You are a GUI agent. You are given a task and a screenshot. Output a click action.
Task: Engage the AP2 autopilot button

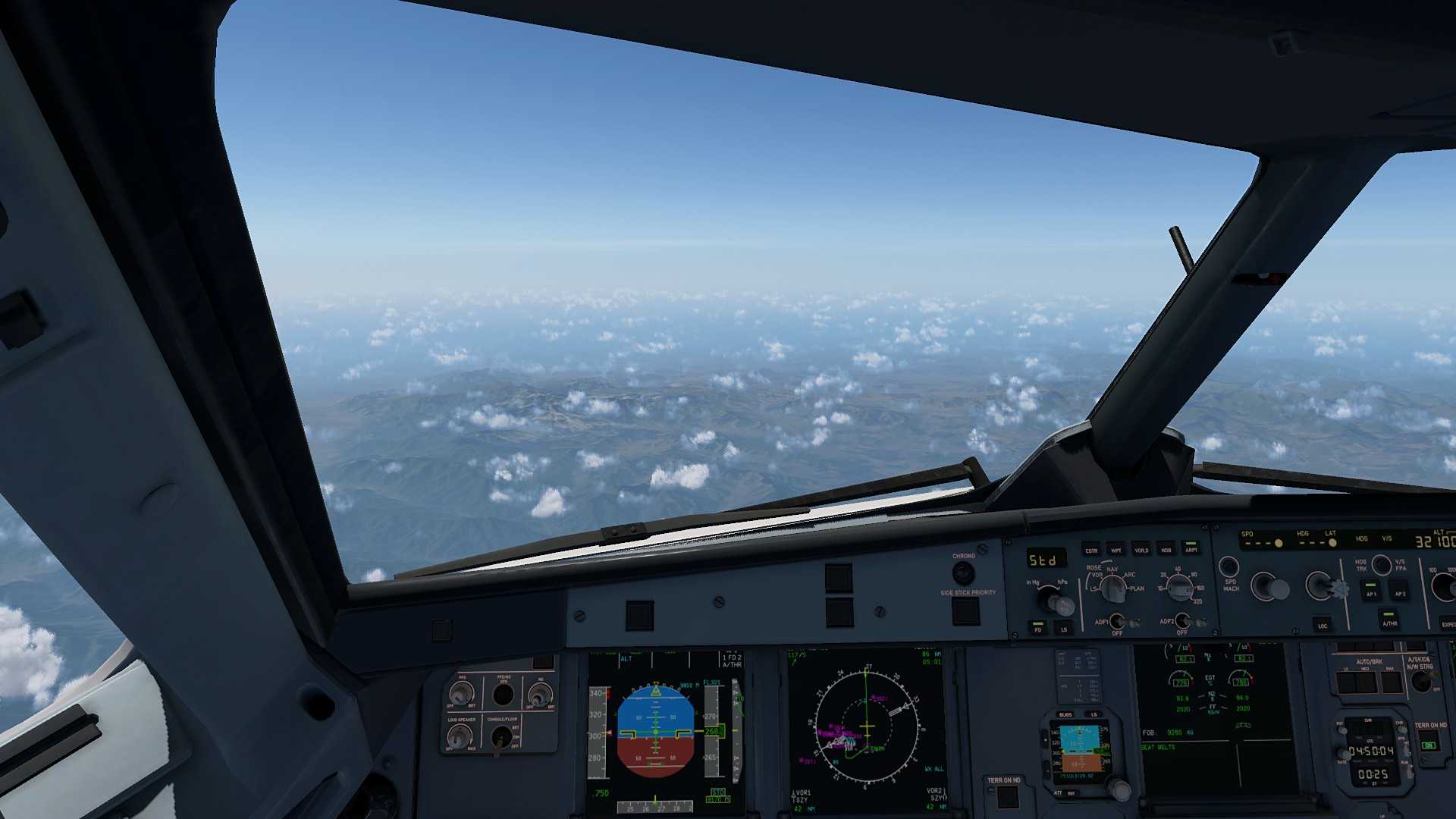point(1400,589)
